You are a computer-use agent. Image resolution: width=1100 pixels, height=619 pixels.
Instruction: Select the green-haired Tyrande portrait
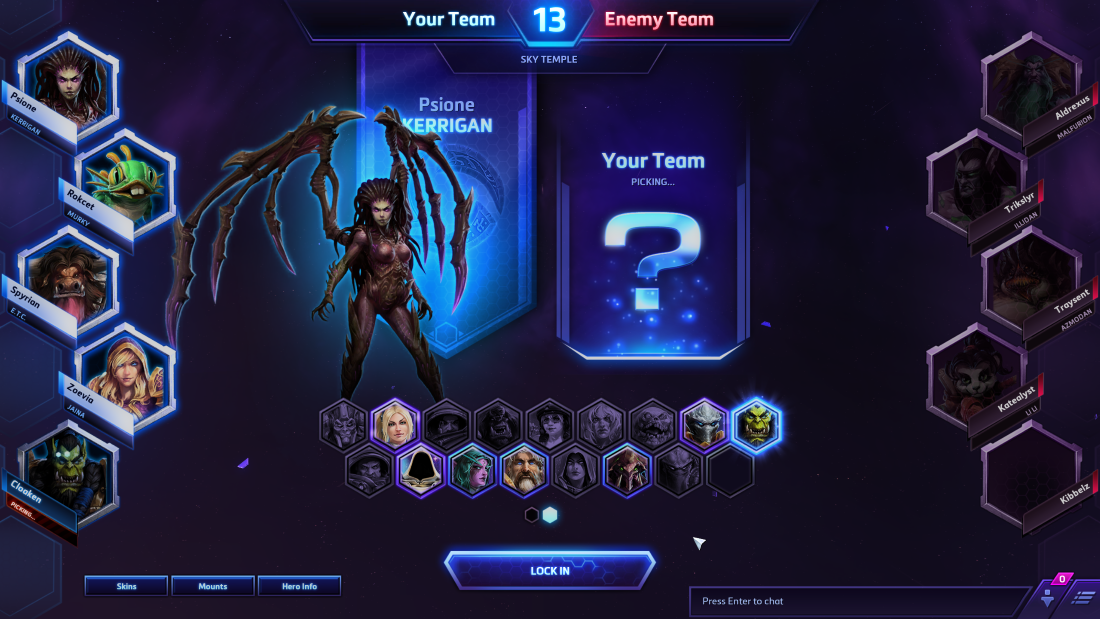coord(473,471)
